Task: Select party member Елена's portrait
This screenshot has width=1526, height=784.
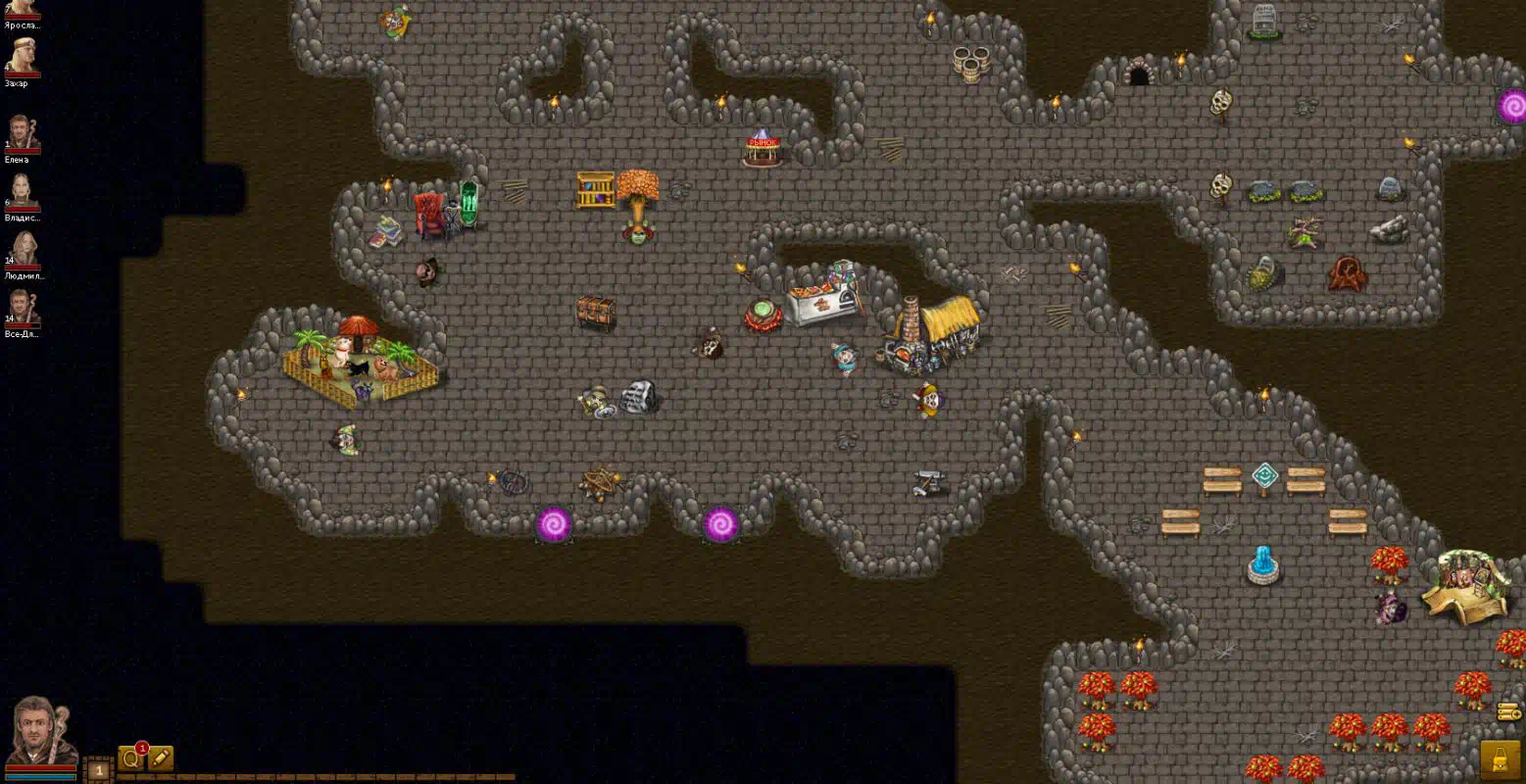Action: [22, 132]
